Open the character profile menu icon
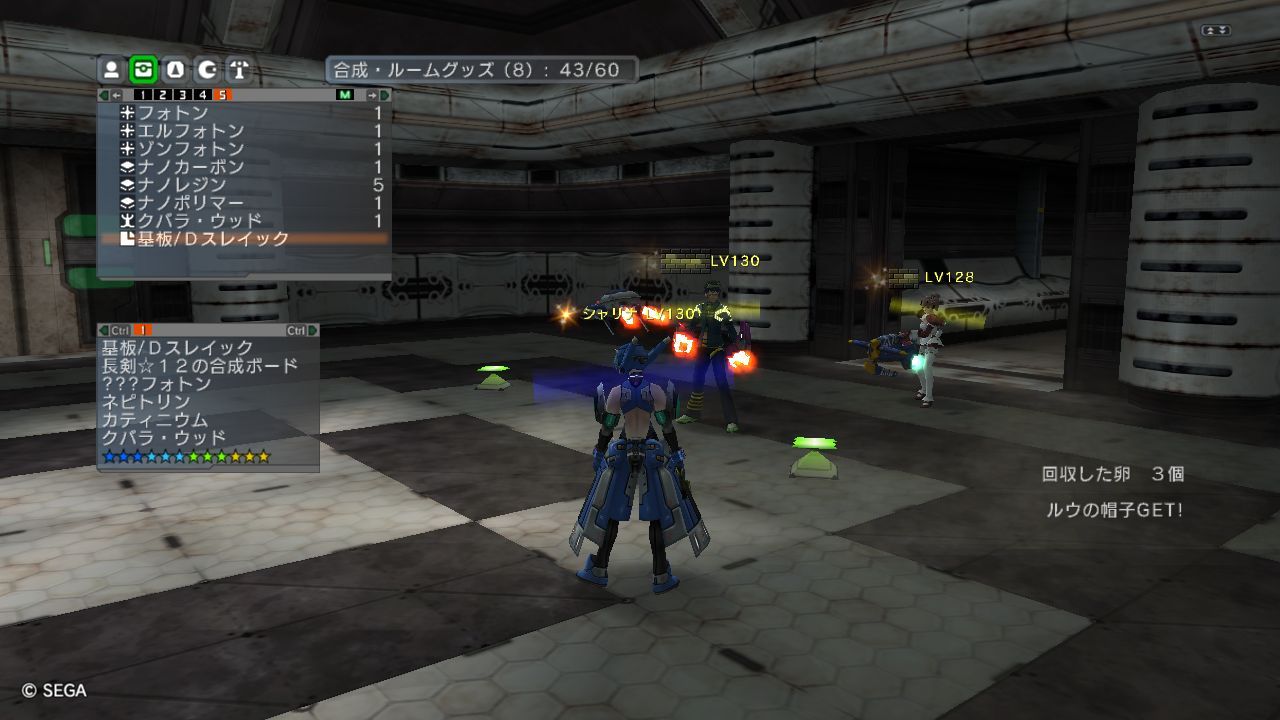 112,70
